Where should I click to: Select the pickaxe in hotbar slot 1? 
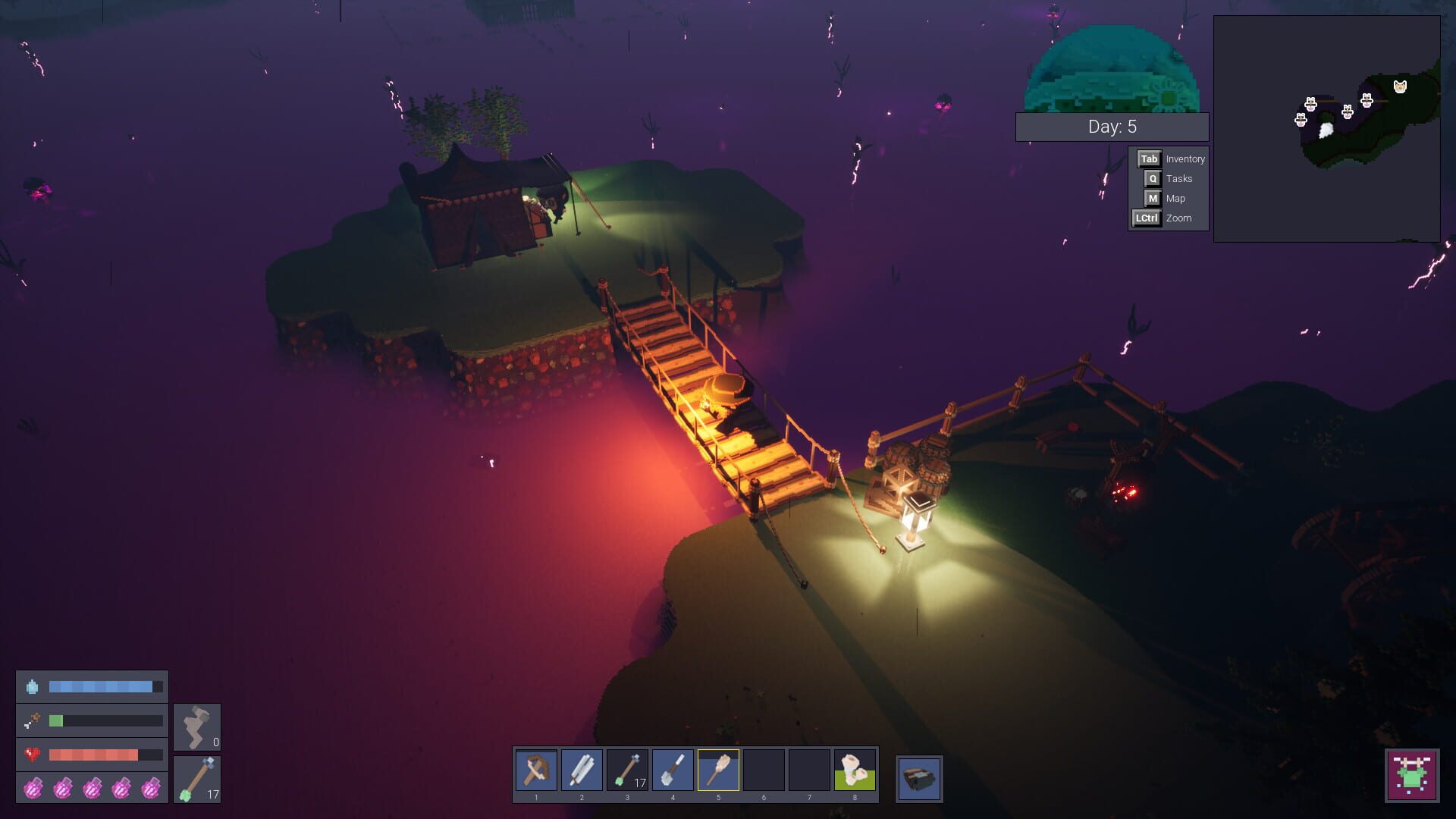click(537, 770)
